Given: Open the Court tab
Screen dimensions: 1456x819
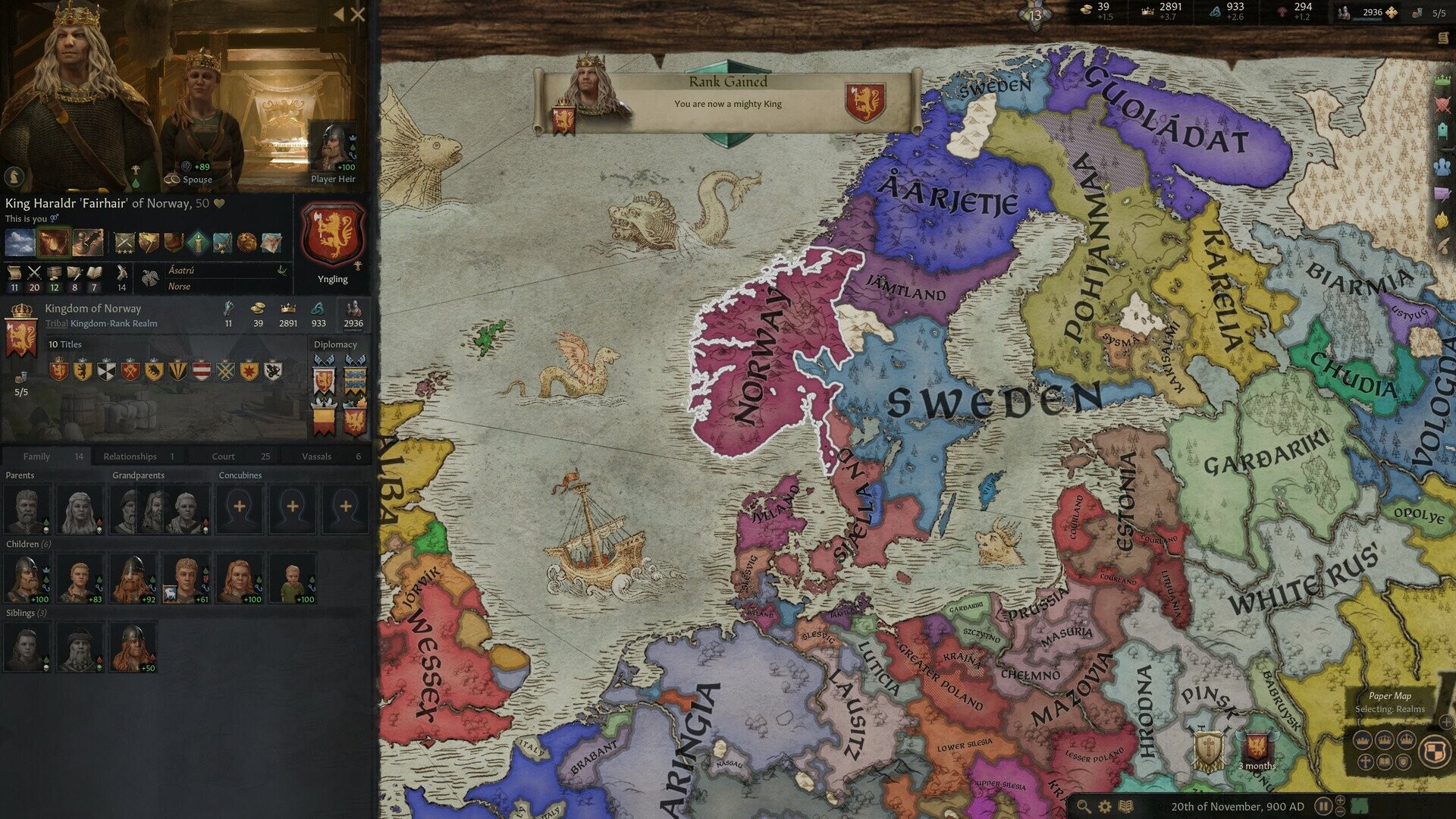Looking at the screenshot, I should (223, 457).
